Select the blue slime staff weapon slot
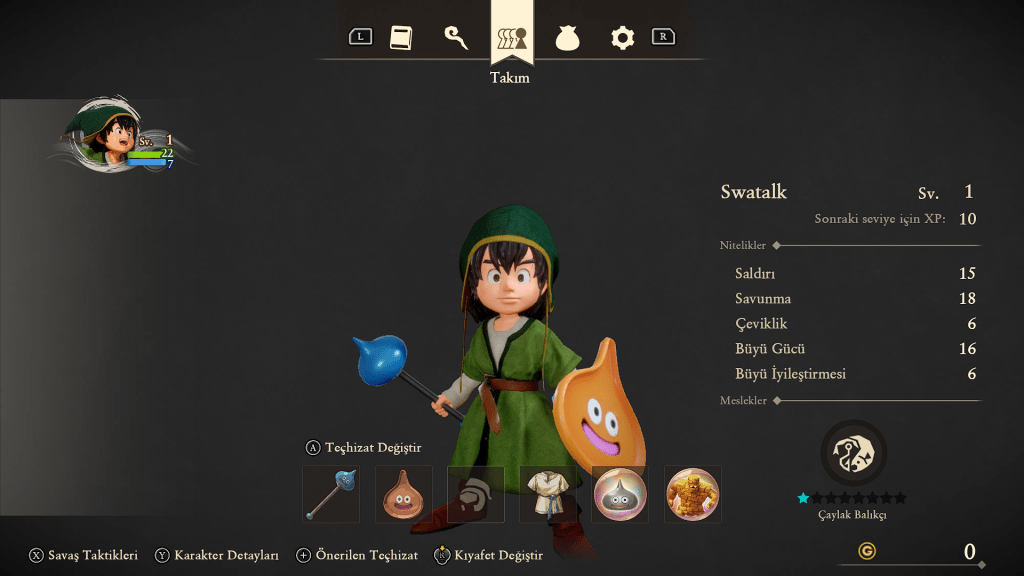 [x=331, y=494]
